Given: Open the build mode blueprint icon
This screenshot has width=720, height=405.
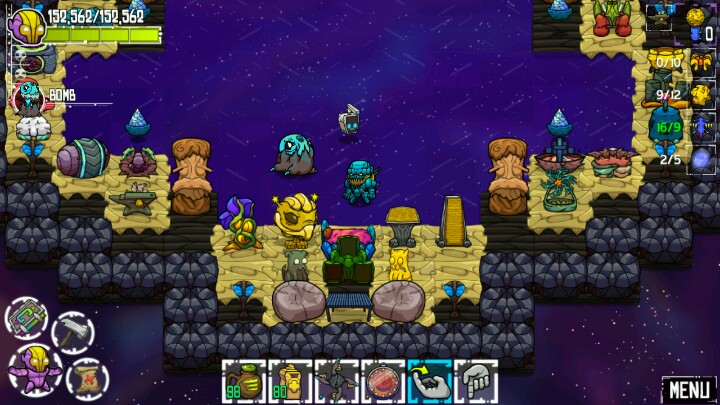Looking at the screenshot, I should click(27, 319).
